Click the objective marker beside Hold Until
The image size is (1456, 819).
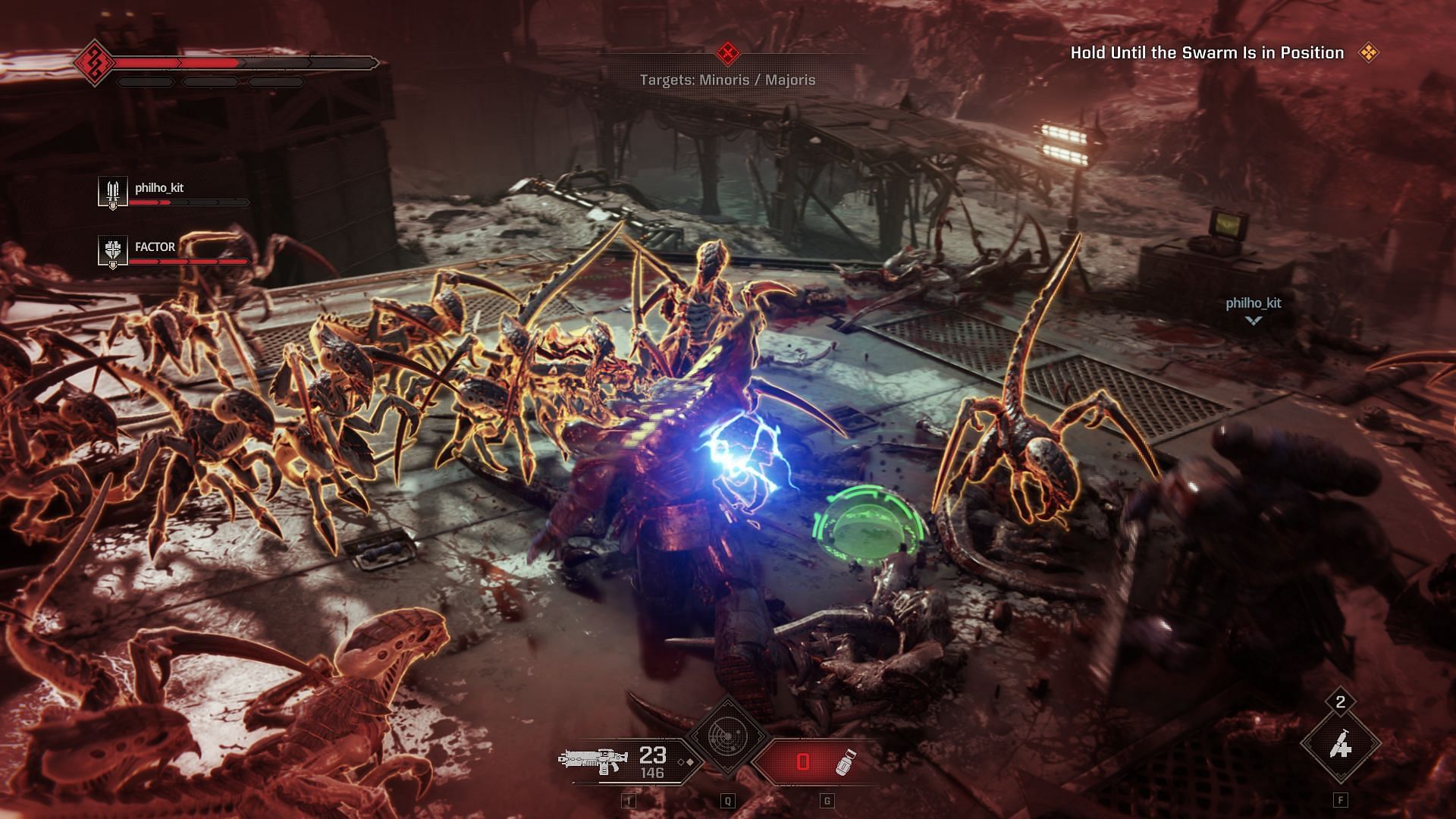tap(1368, 52)
